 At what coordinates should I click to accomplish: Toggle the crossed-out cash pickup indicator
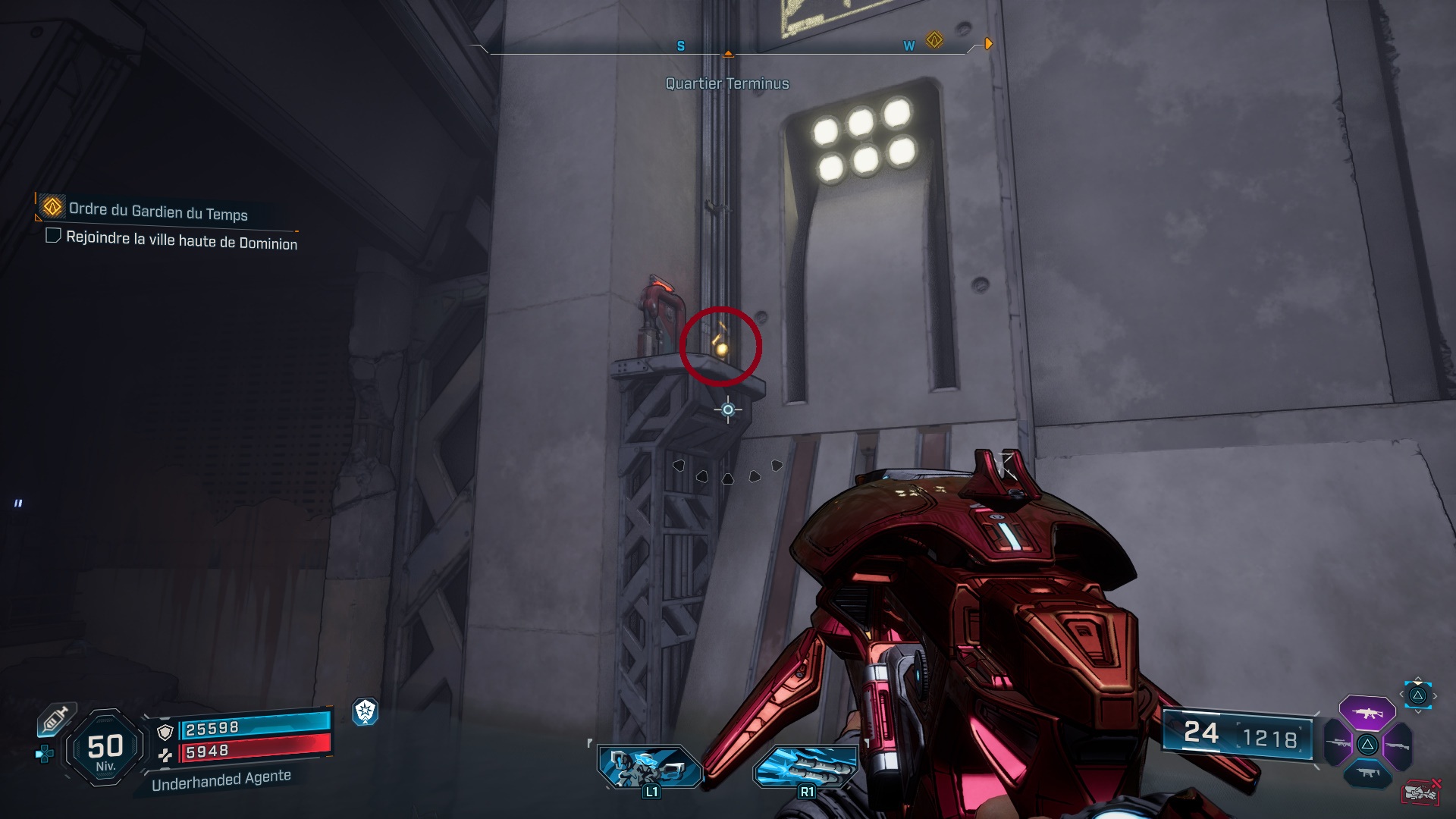(x=1422, y=791)
